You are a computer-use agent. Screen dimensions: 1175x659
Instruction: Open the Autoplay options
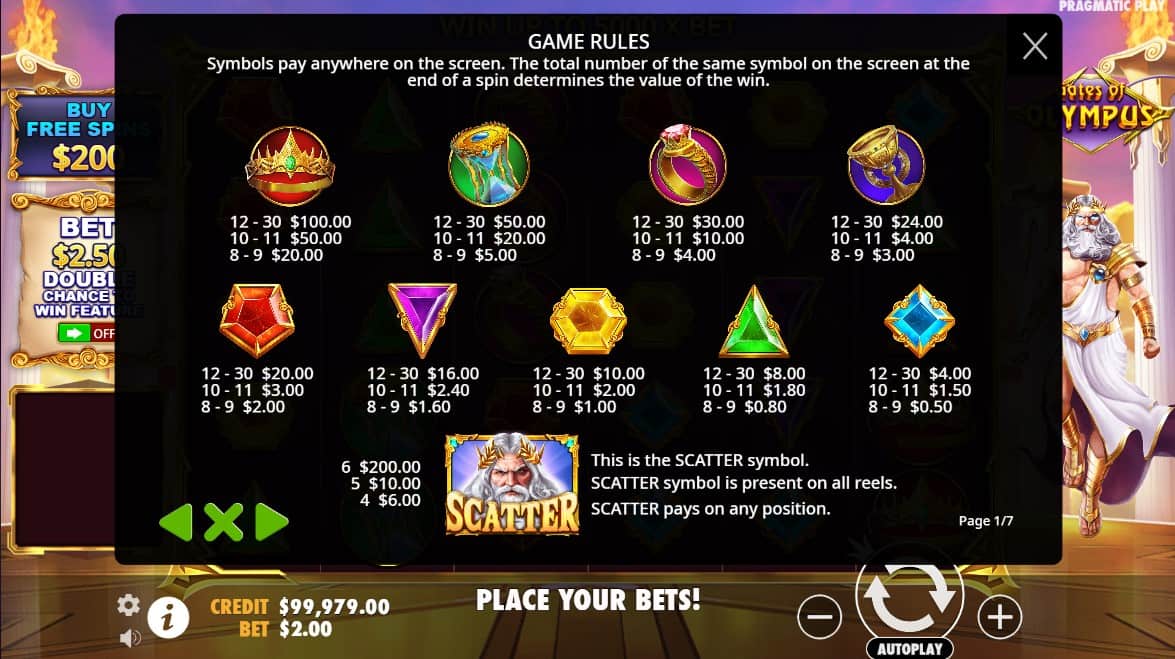coord(909,648)
